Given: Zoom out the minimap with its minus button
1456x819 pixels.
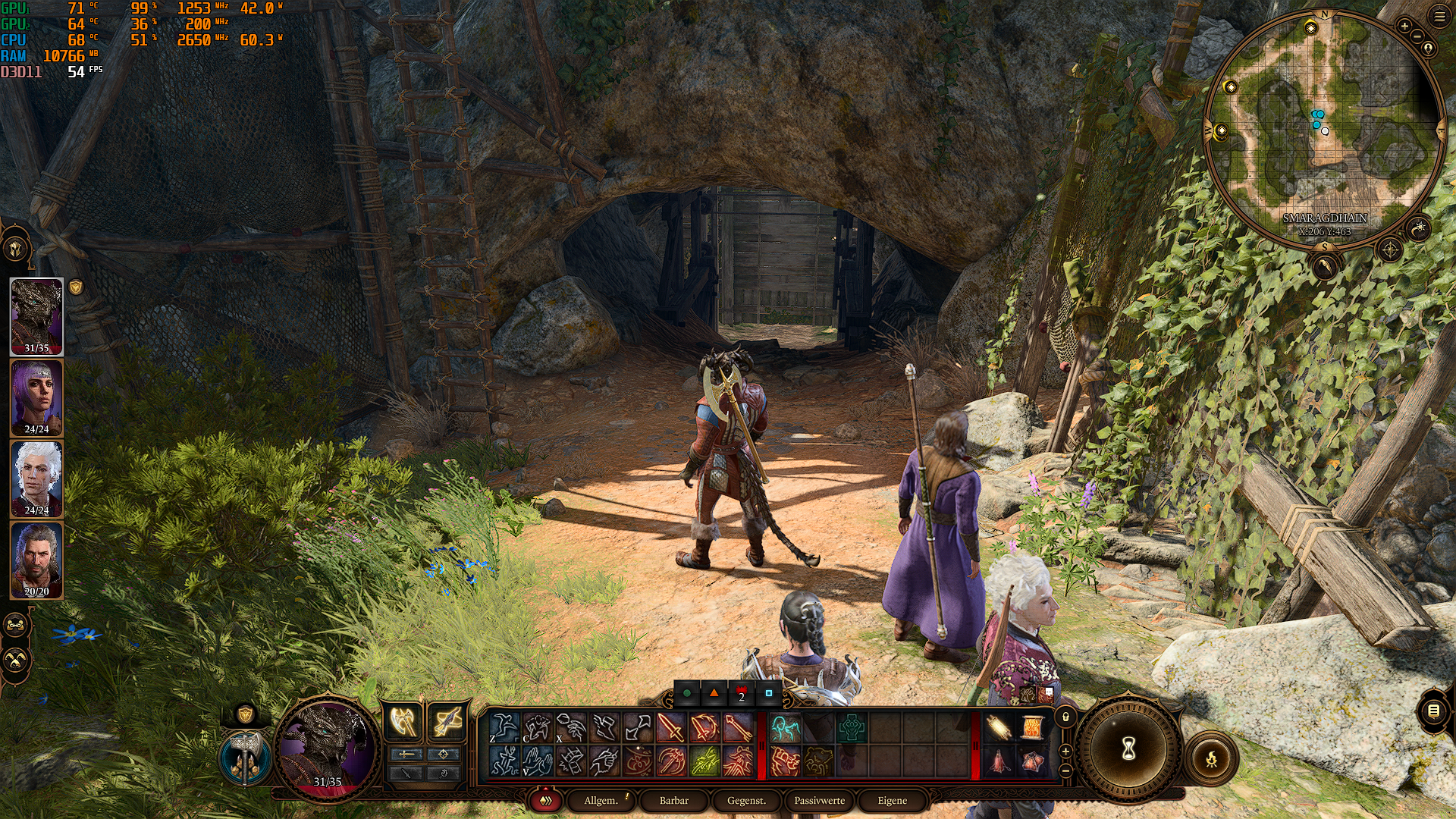Looking at the screenshot, I should click(x=1417, y=36).
